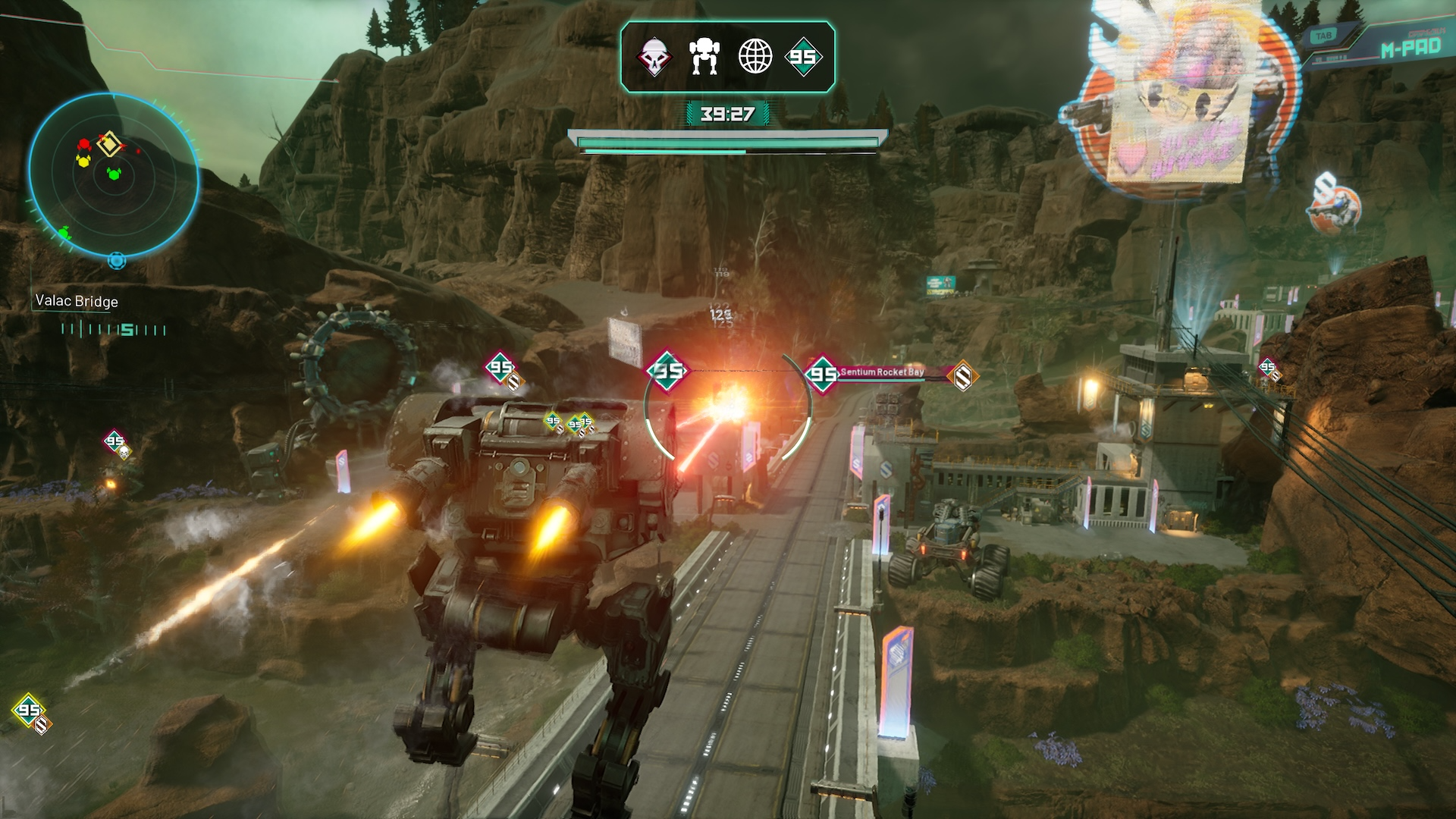The image size is (1456, 819).
Task: Click the 95 diamond badge in top panel
Action: [803, 57]
